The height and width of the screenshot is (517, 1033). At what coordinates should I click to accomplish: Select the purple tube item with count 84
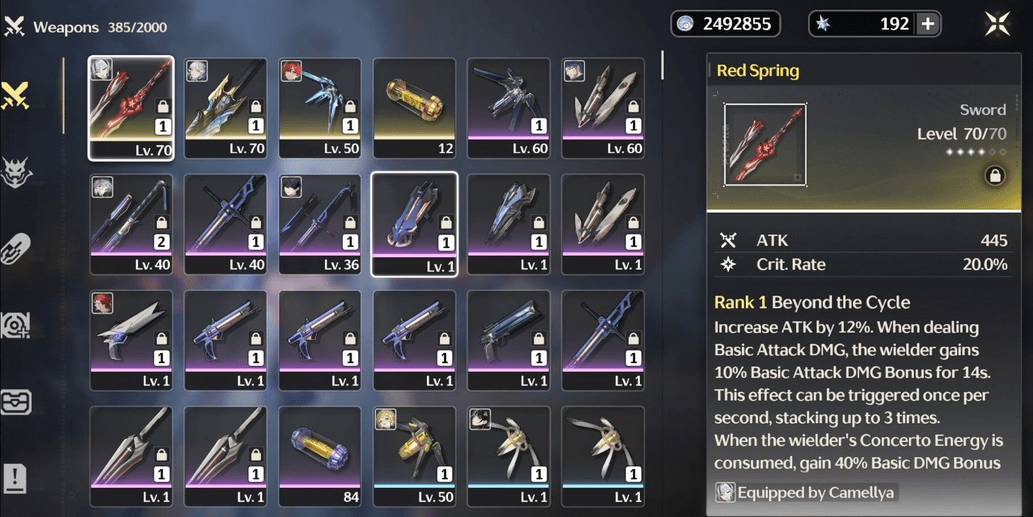click(x=320, y=456)
